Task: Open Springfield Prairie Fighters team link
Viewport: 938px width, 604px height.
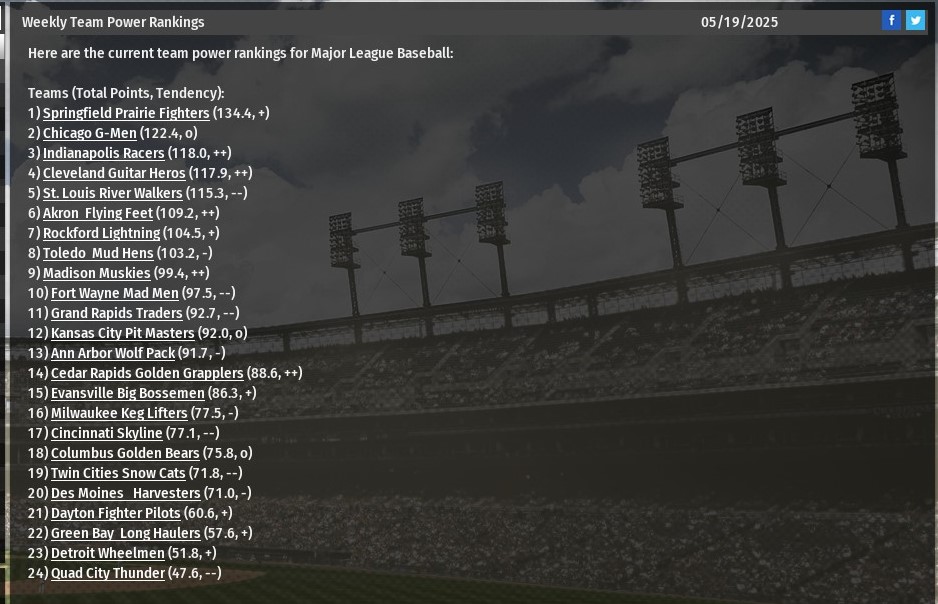Action: [126, 113]
